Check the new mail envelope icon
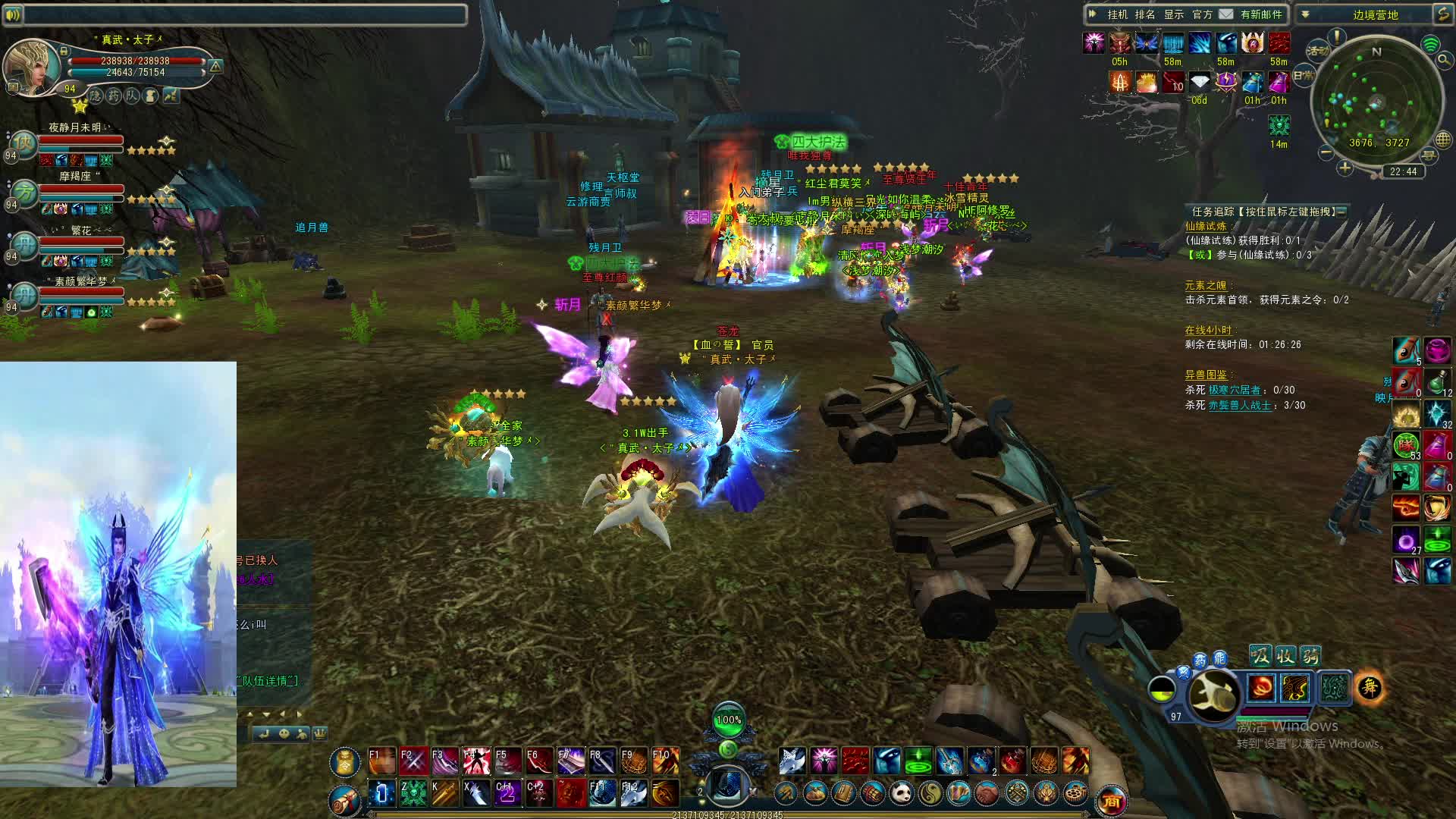Screen dimensions: 1456x819 point(1226,14)
